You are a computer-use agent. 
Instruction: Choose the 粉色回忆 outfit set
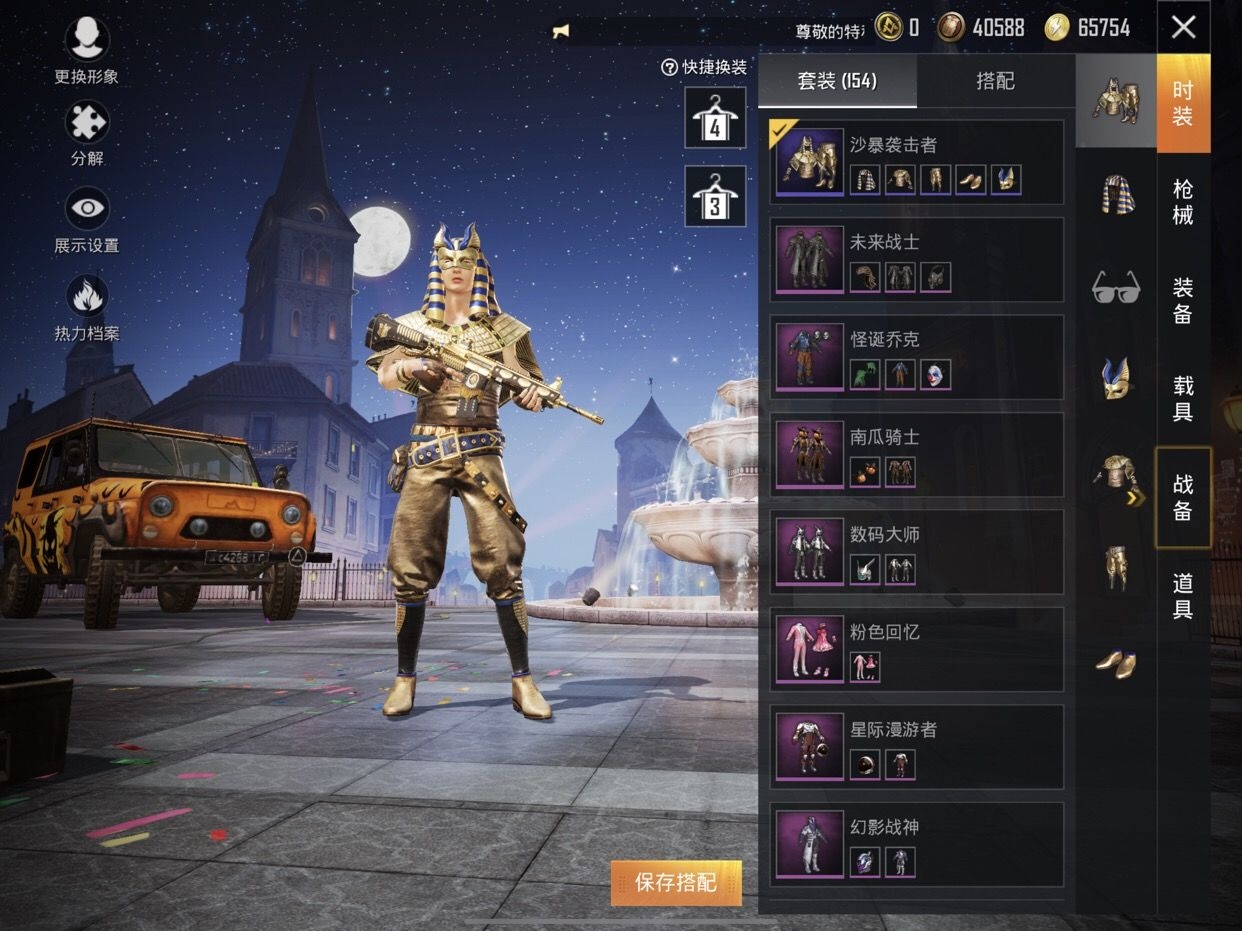click(916, 649)
